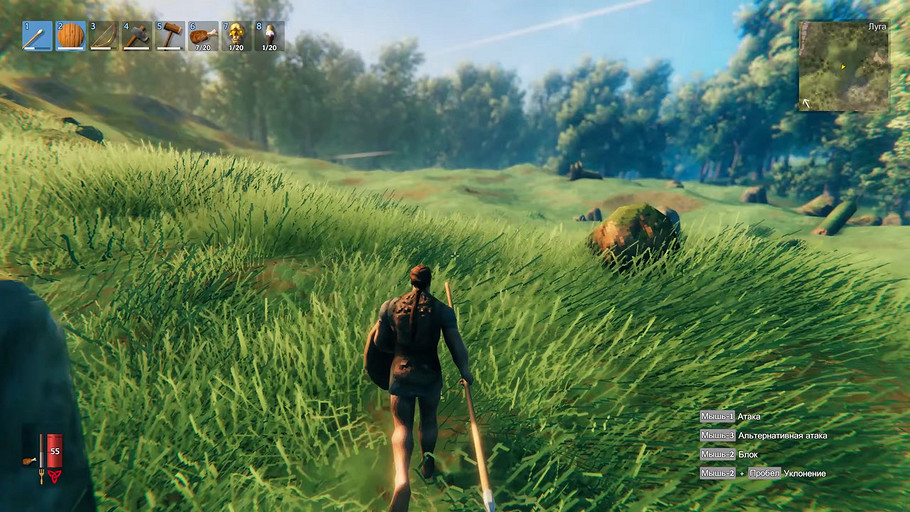910x512 pixels.
Task: Click the eaten meat food icon
Action: (x=27, y=460)
